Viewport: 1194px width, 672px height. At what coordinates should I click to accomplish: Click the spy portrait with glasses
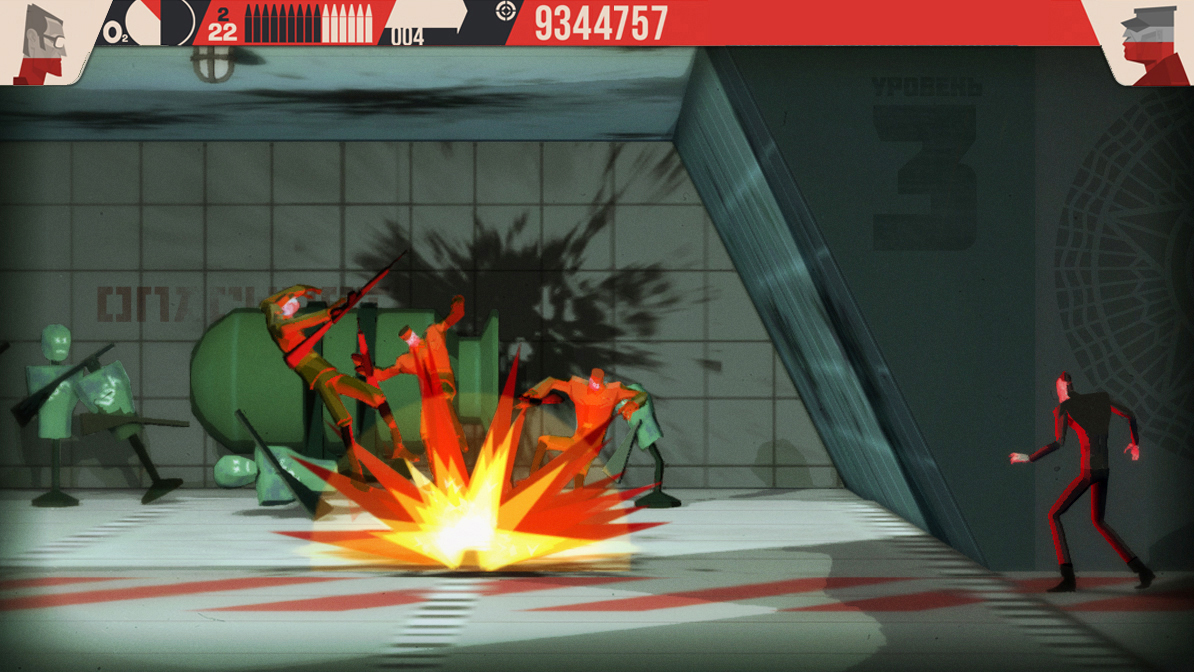coord(42,40)
